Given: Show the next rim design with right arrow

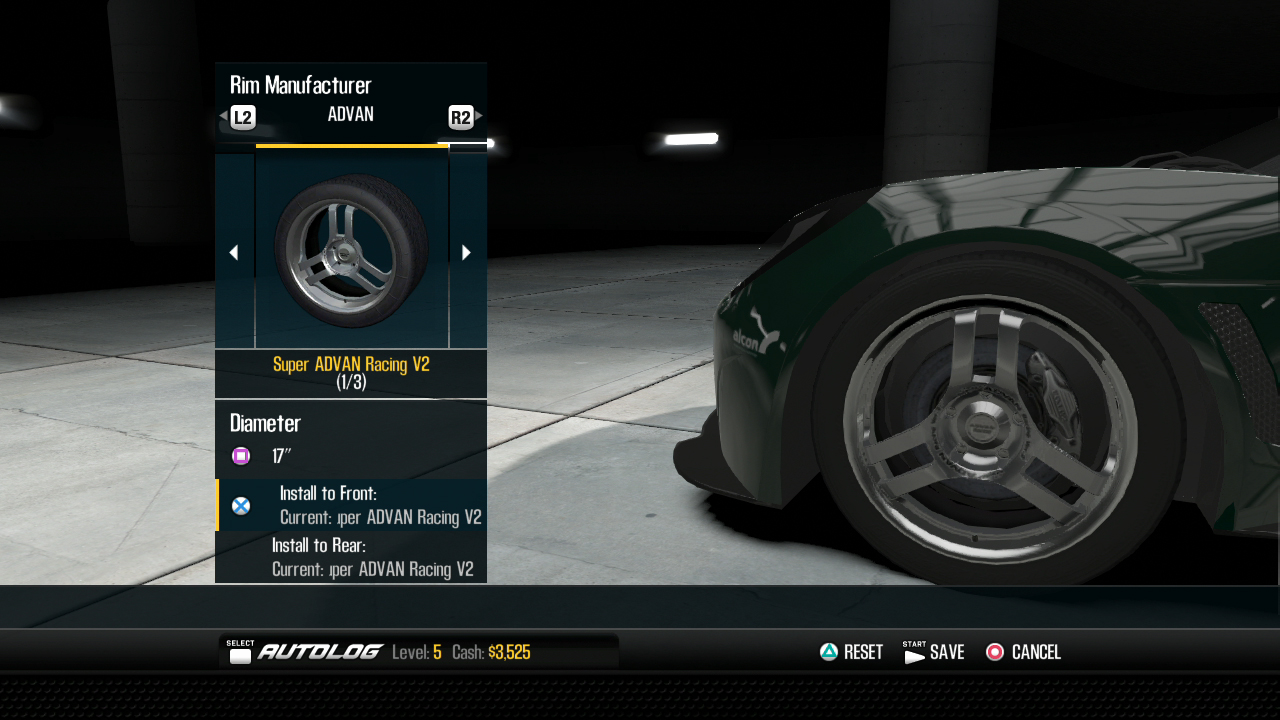Looking at the screenshot, I should [466, 253].
